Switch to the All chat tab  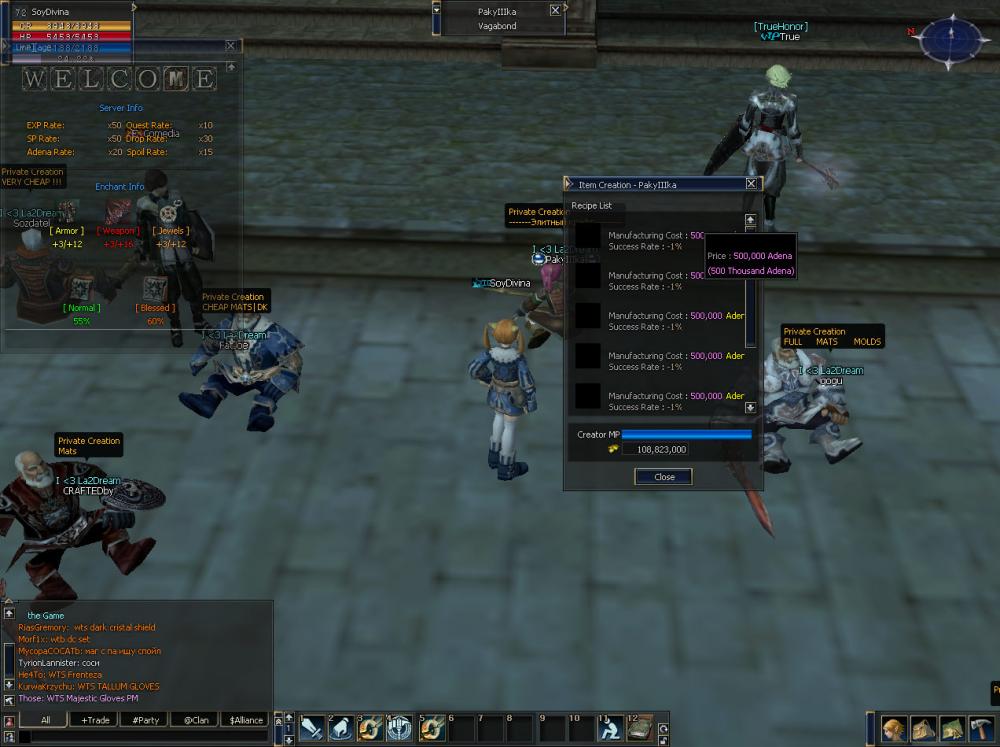pos(46,720)
